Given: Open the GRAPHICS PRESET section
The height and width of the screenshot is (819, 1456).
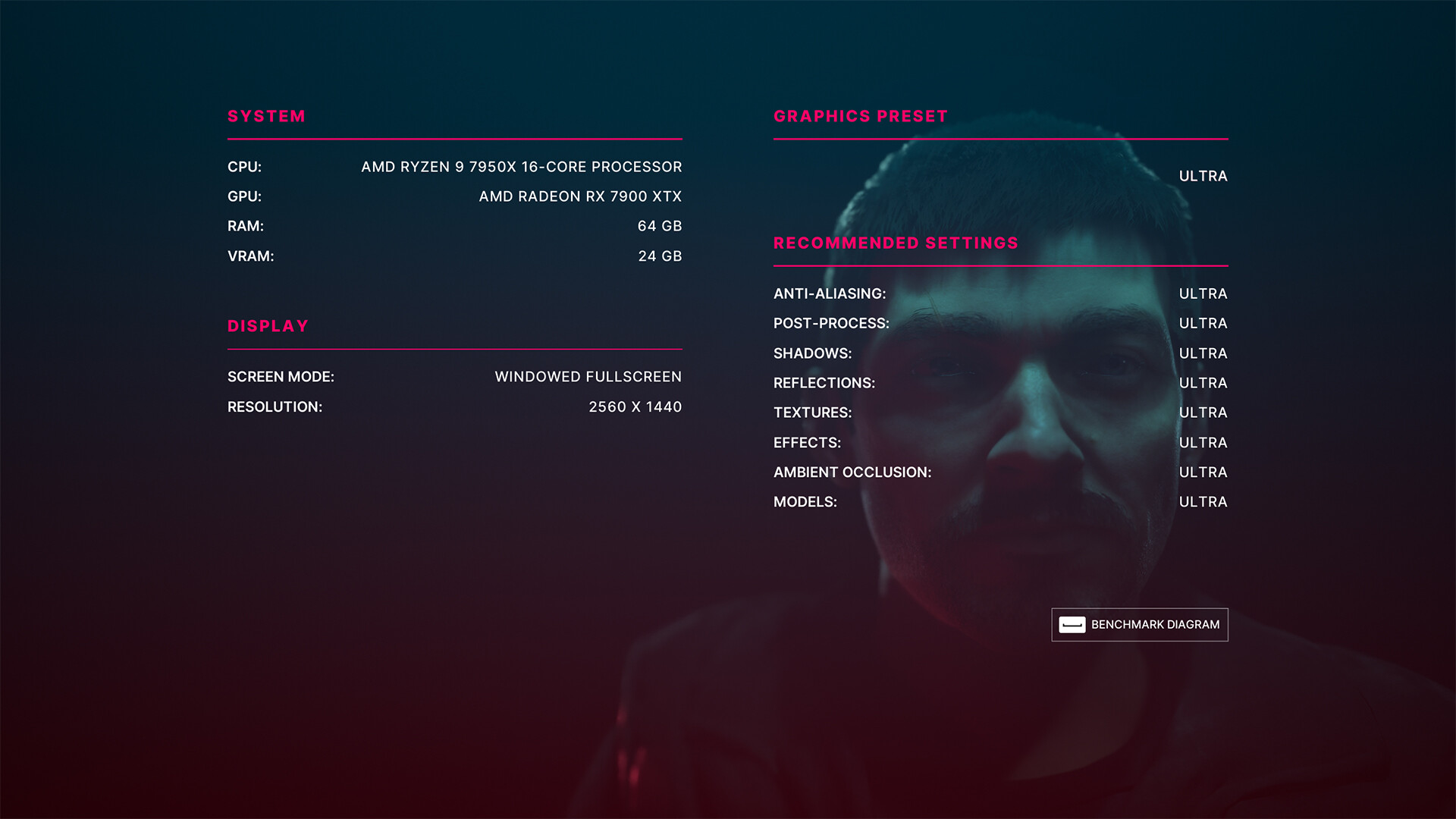Looking at the screenshot, I should [860, 116].
